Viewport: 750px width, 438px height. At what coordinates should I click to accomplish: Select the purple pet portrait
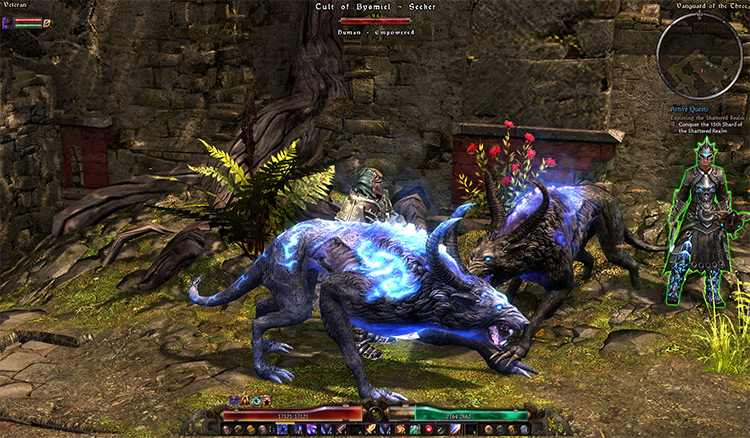click(x=8, y=22)
